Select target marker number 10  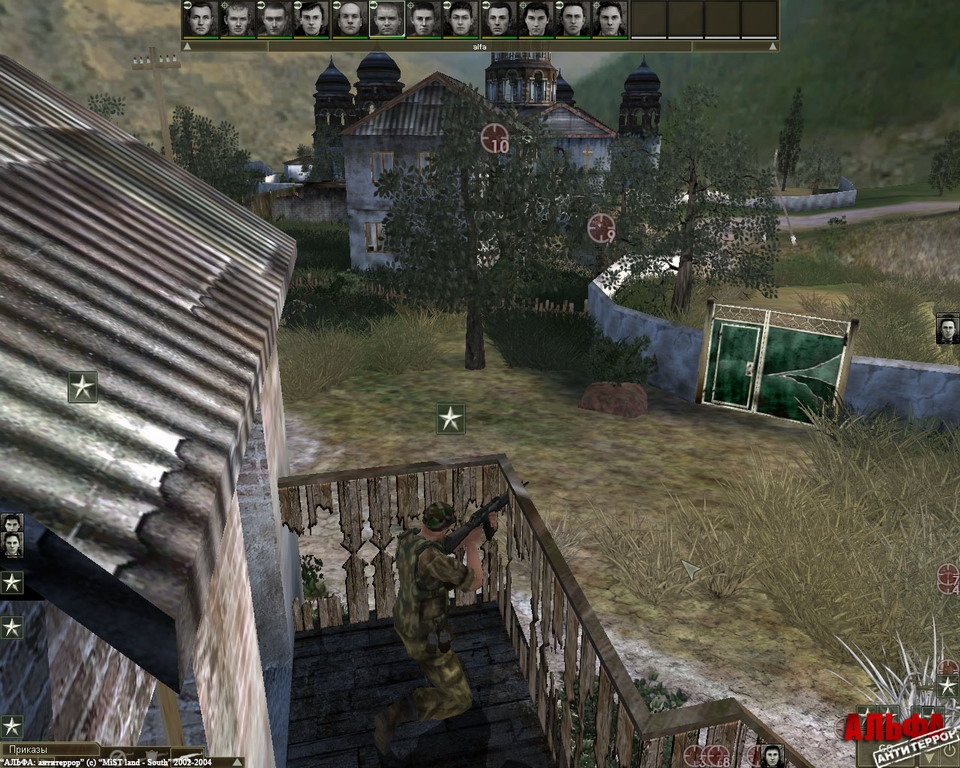point(495,138)
